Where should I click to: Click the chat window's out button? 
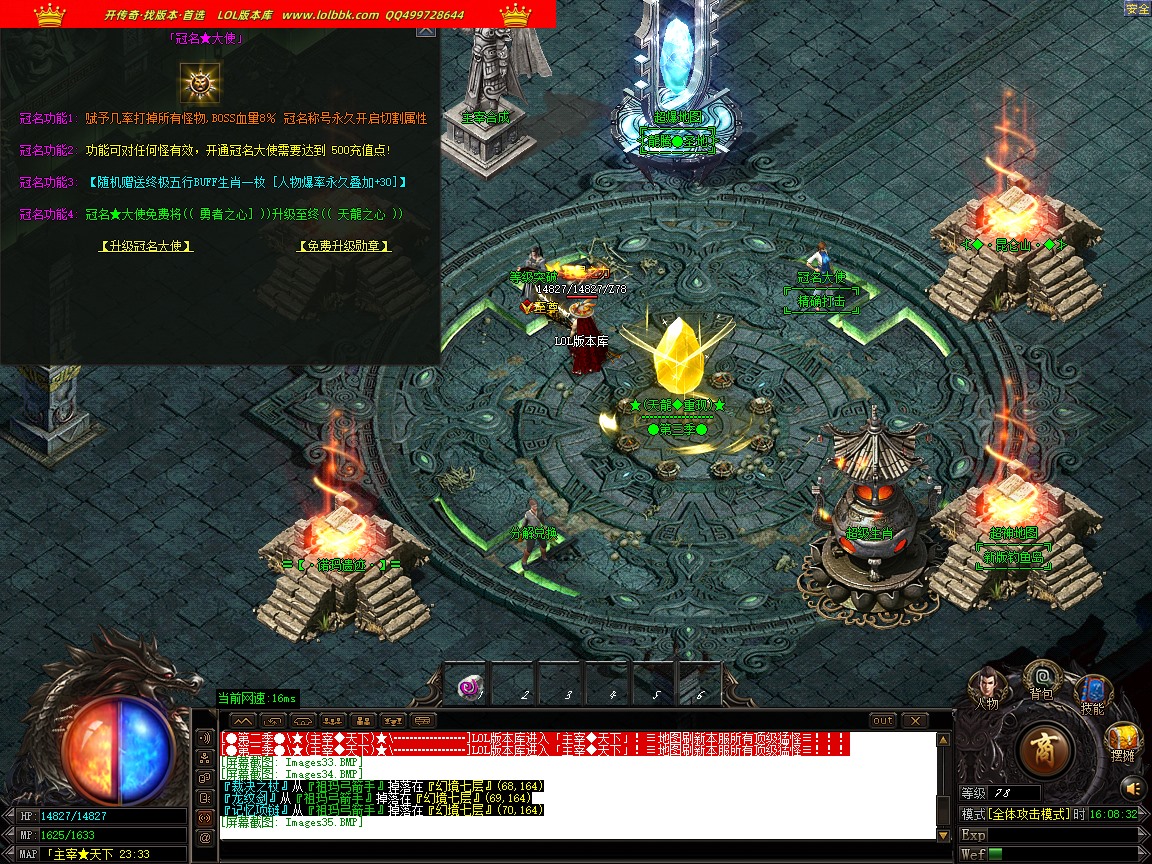[x=883, y=720]
